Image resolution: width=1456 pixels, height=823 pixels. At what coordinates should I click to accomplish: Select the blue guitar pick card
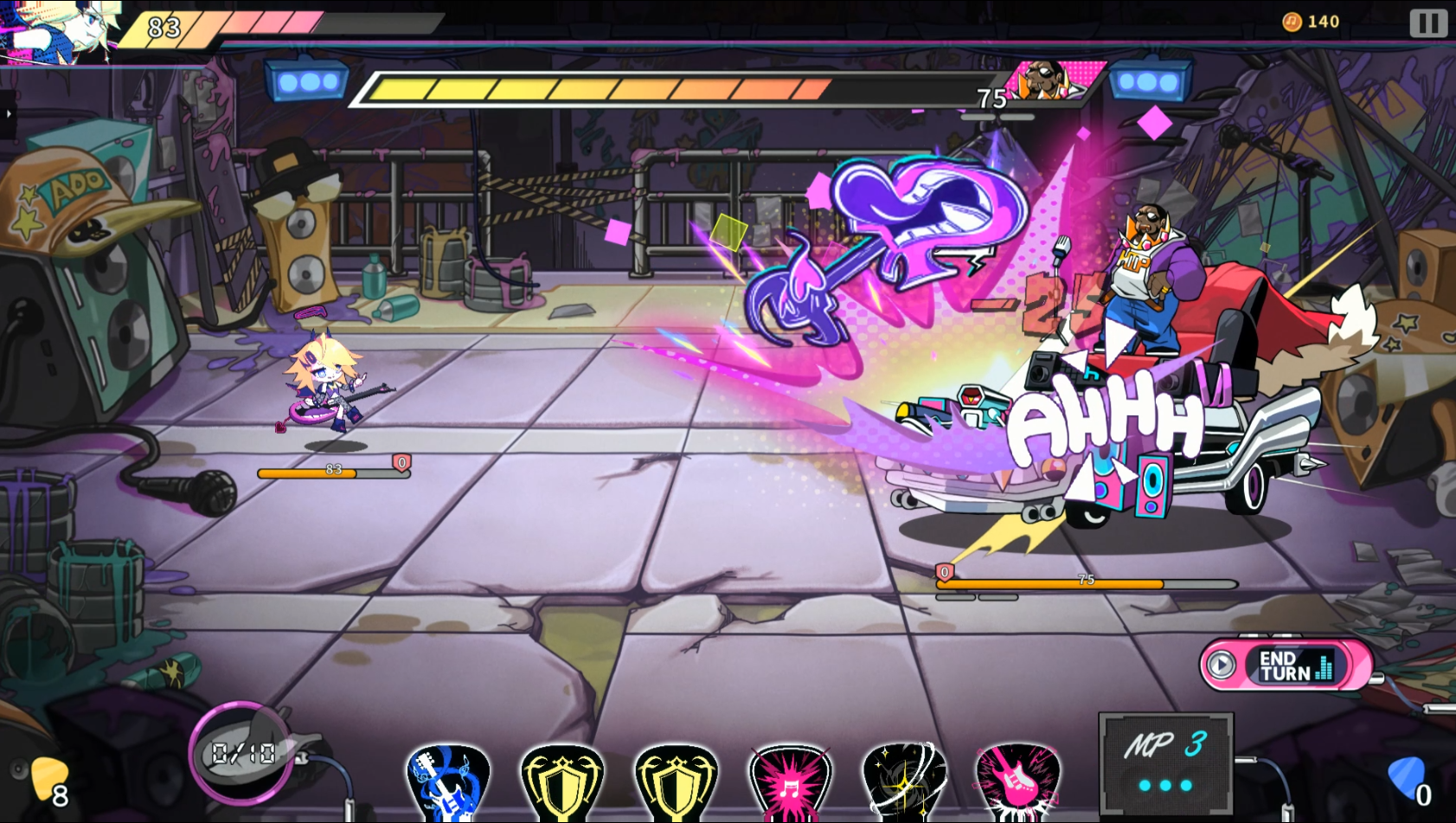[447, 782]
